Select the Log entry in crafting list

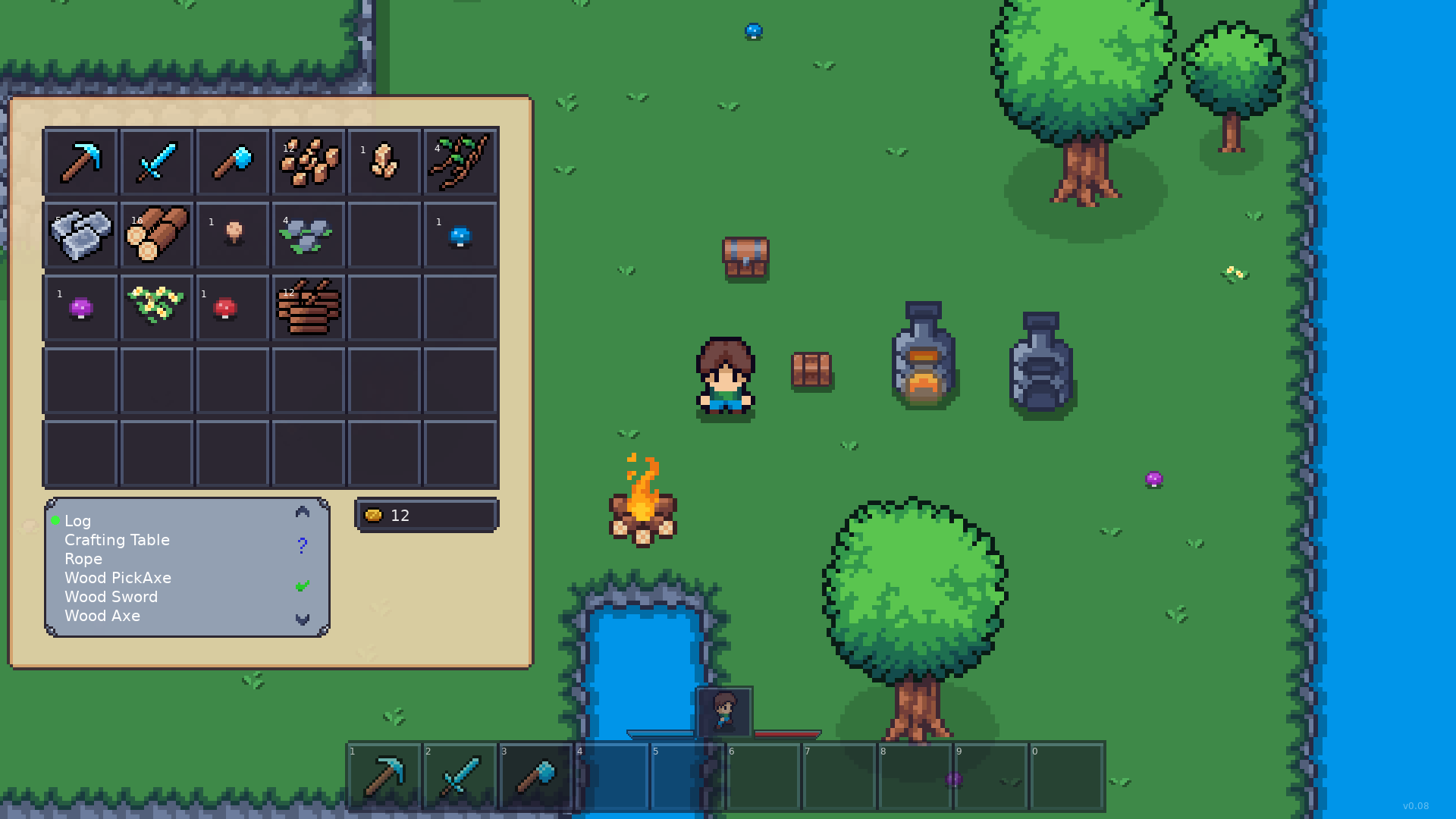pyautogui.click(x=77, y=521)
